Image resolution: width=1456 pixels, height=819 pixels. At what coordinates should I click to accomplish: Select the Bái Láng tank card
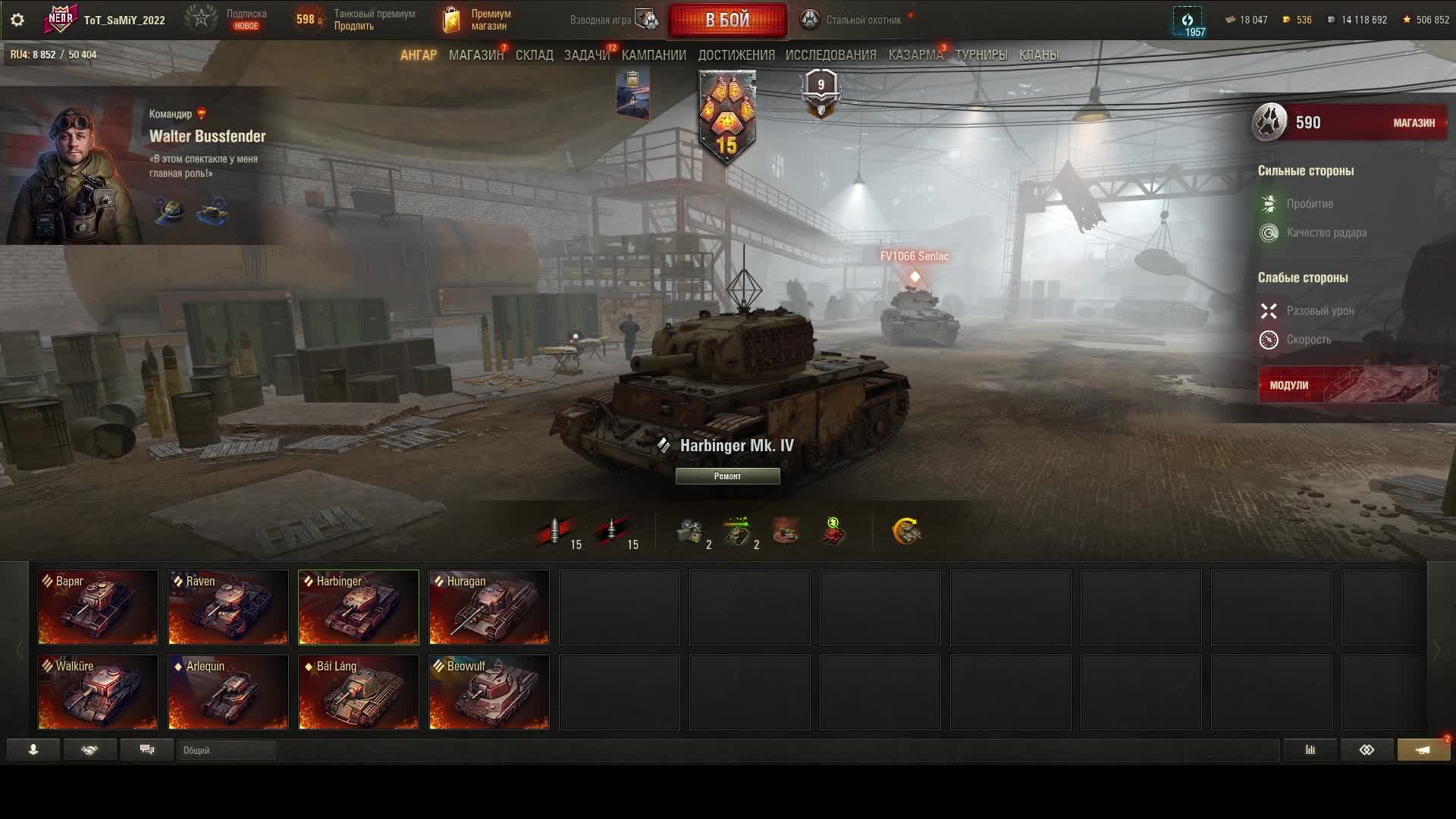point(359,692)
